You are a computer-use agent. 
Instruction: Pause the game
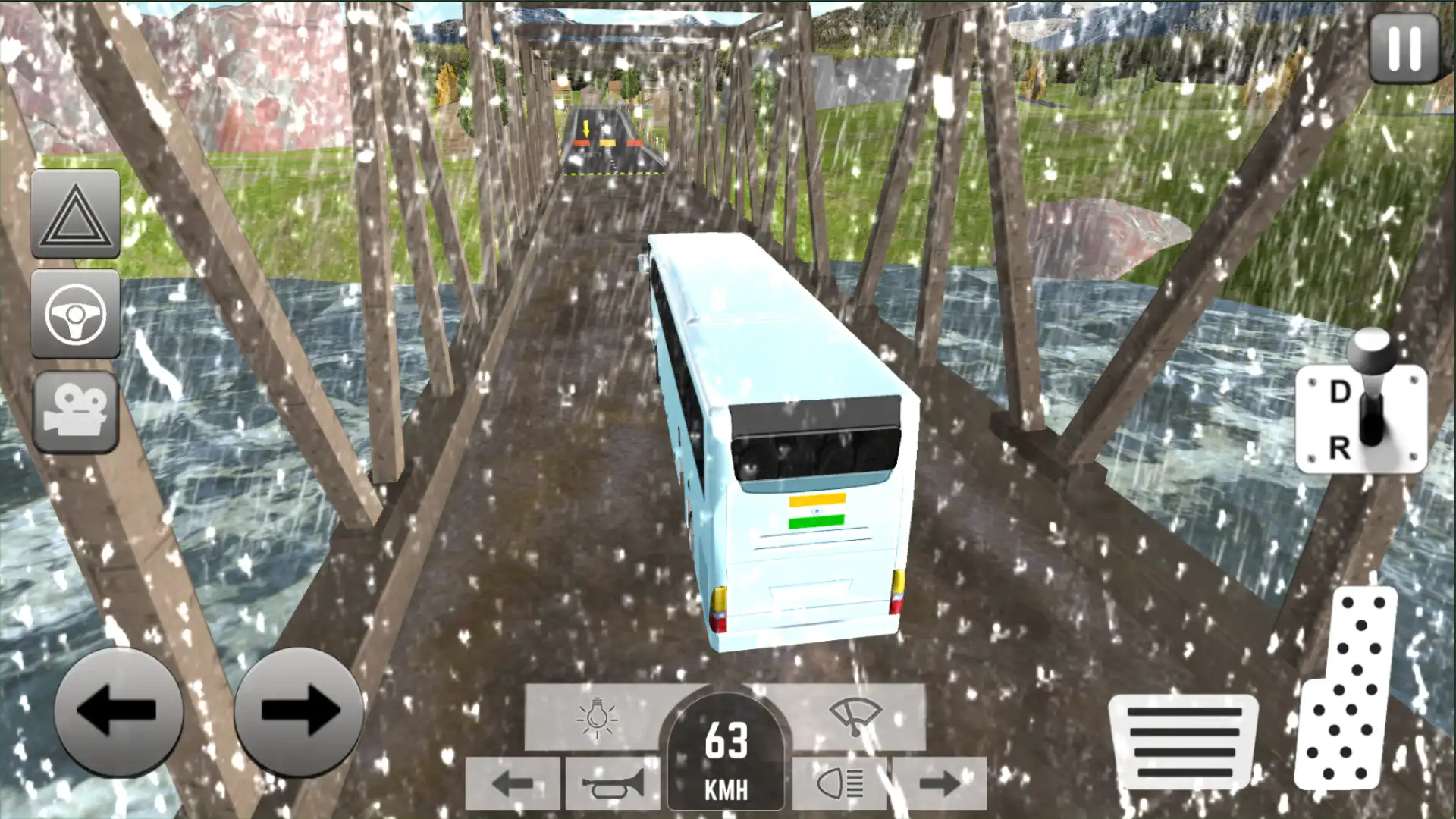[x=1404, y=47]
